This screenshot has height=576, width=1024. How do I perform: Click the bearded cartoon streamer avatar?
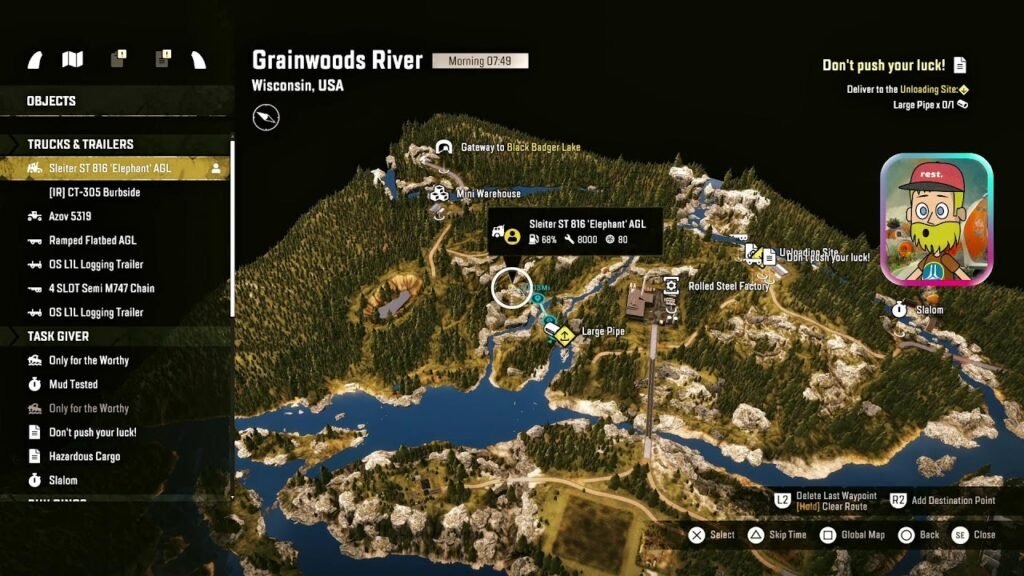pyautogui.click(x=936, y=219)
